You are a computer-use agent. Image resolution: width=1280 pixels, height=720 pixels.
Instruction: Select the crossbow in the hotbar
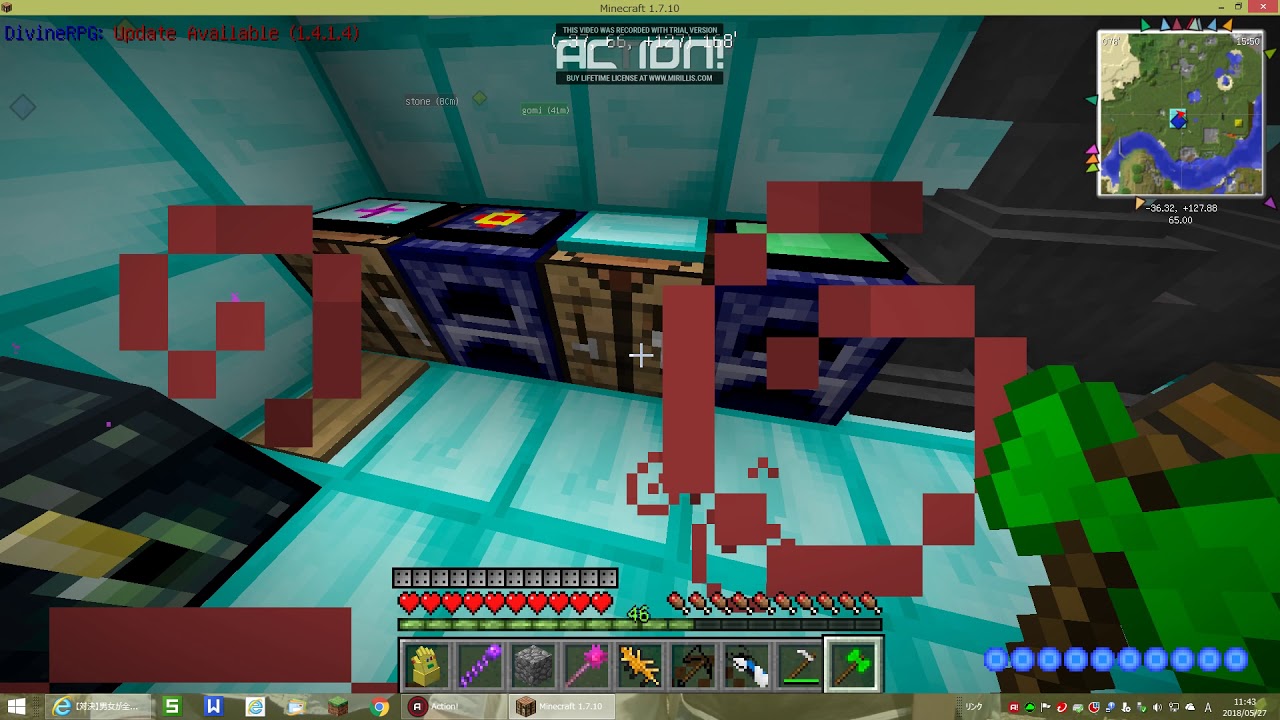(694, 662)
